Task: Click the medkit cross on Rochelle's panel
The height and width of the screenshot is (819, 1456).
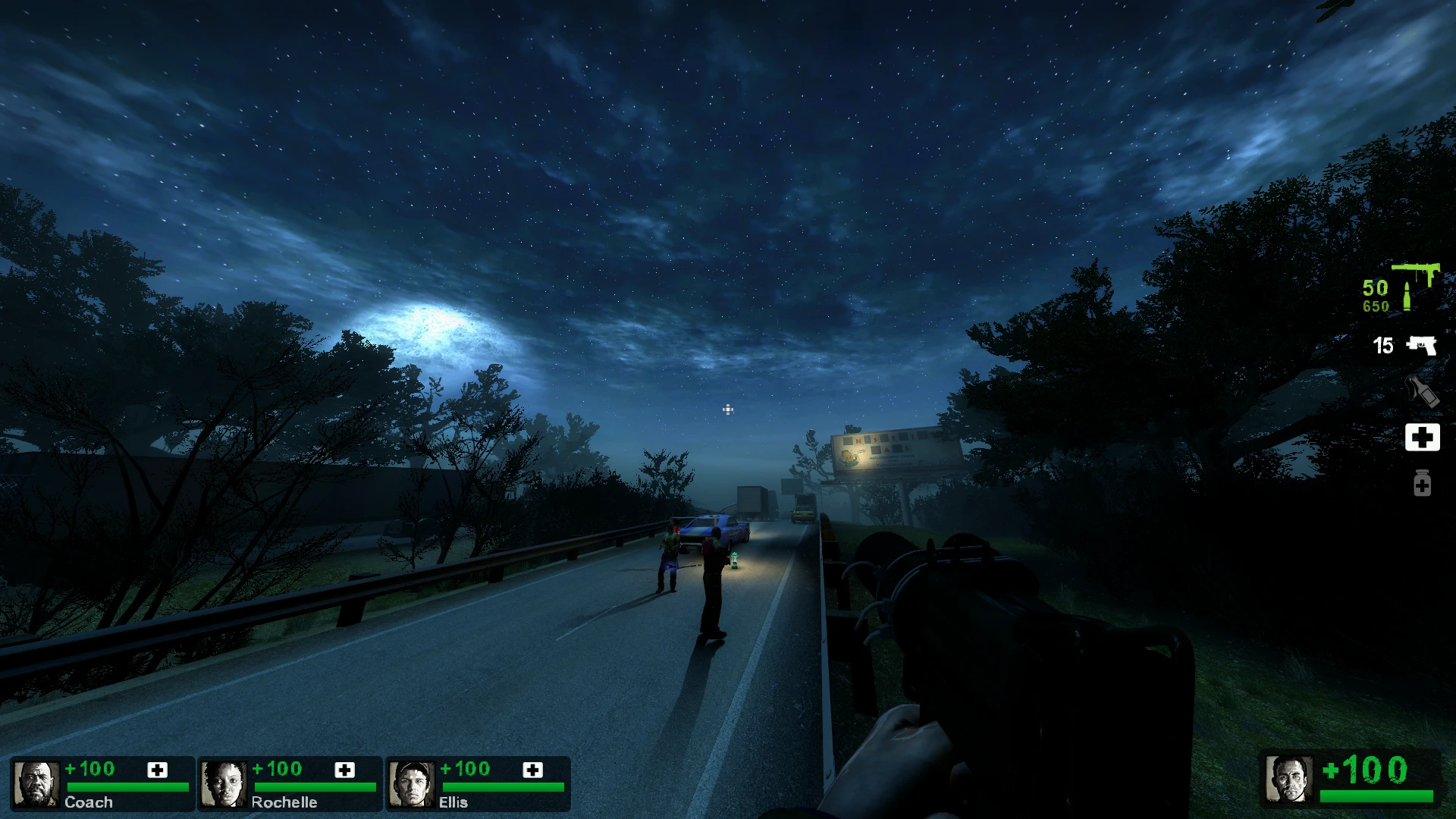Action: click(347, 770)
